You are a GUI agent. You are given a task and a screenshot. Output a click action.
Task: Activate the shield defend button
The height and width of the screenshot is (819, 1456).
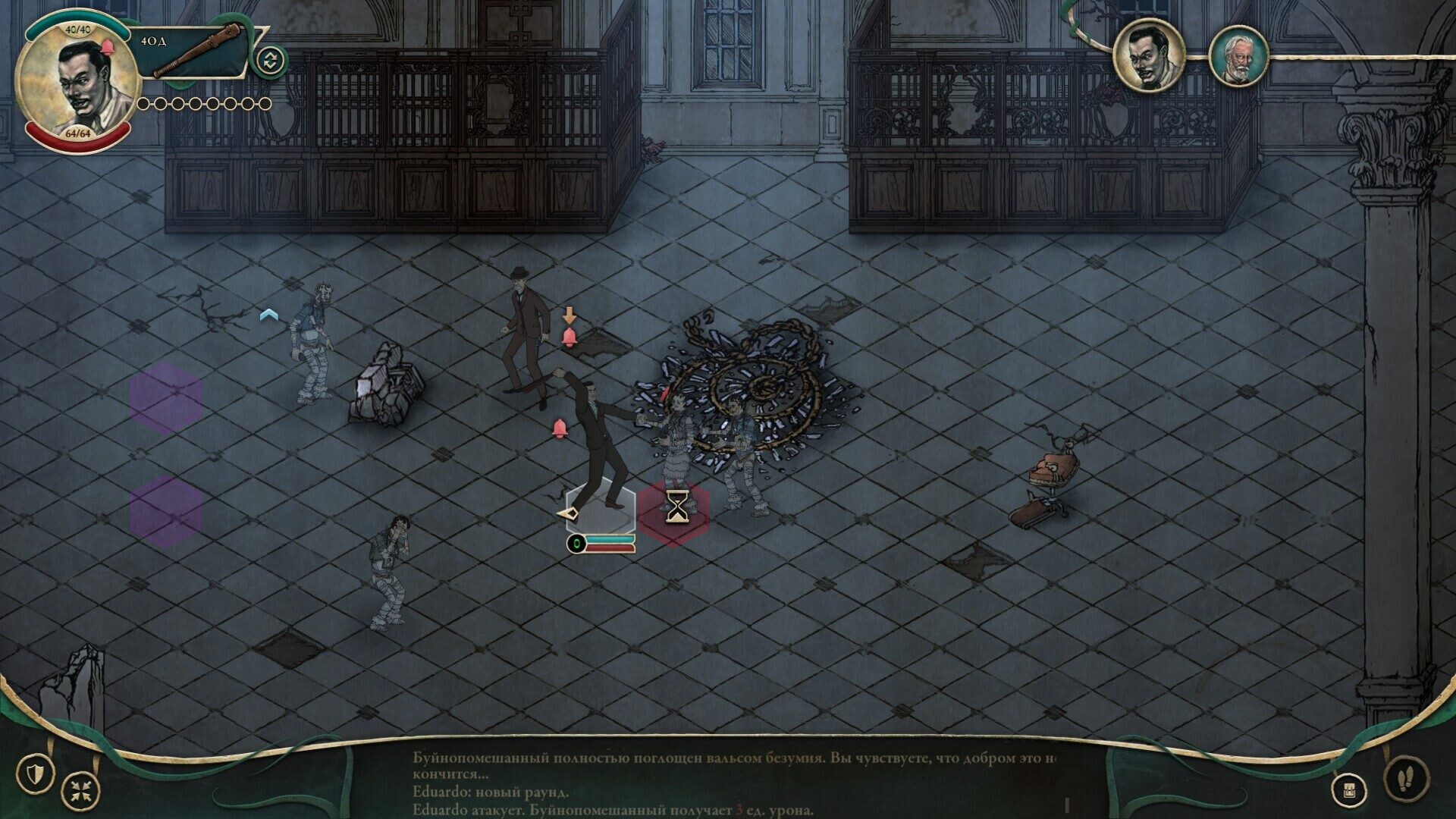pyautogui.click(x=36, y=773)
